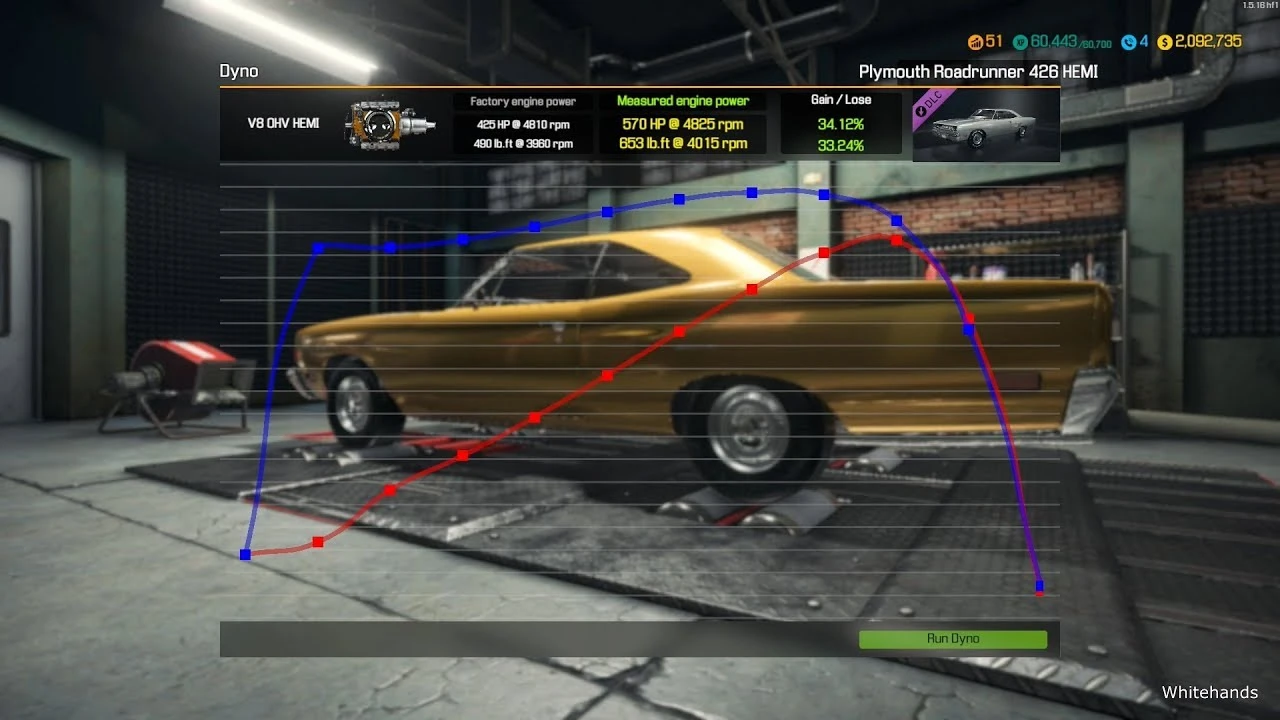Click the player level icon

(x=977, y=42)
